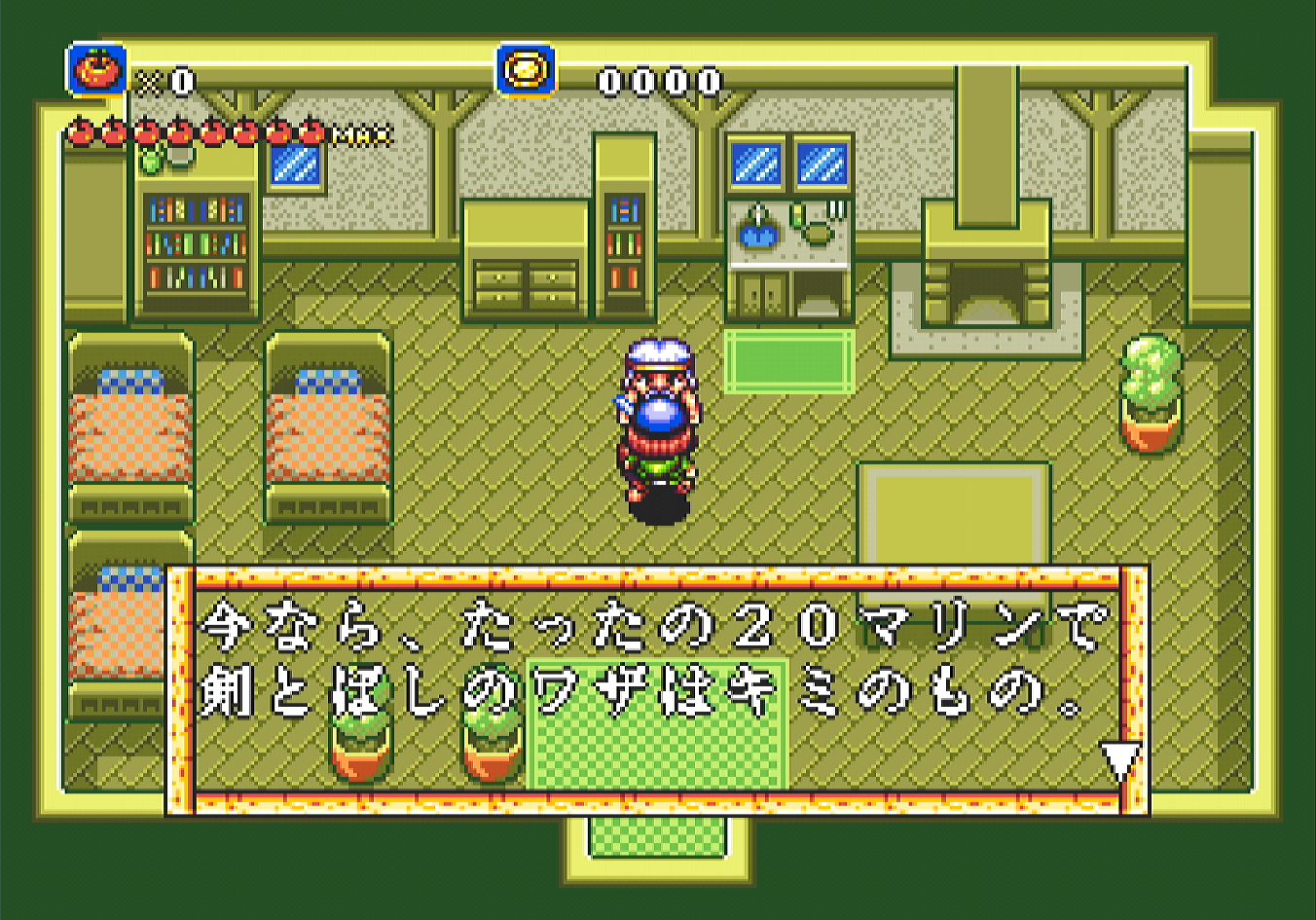
Task: Click the MAX indicator on the heart meter
Action: (359, 135)
